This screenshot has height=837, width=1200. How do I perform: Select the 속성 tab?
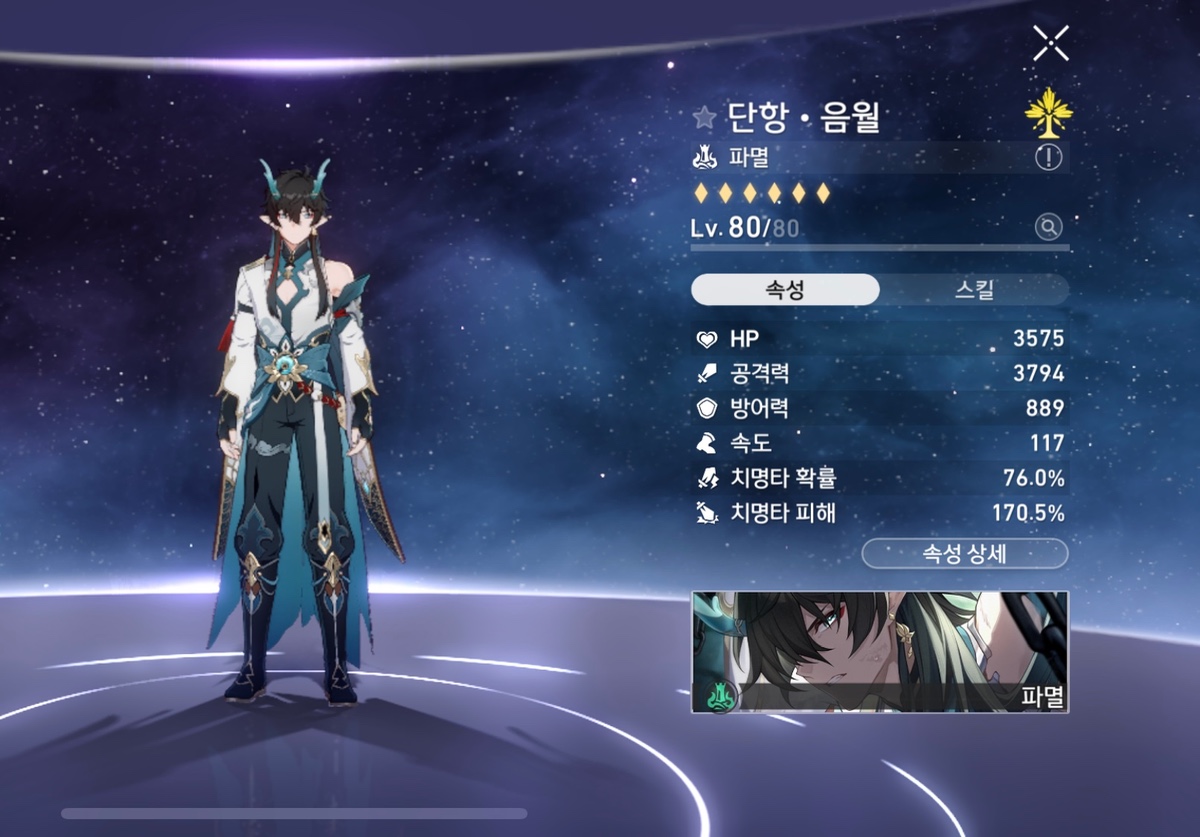pyautogui.click(x=785, y=290)
